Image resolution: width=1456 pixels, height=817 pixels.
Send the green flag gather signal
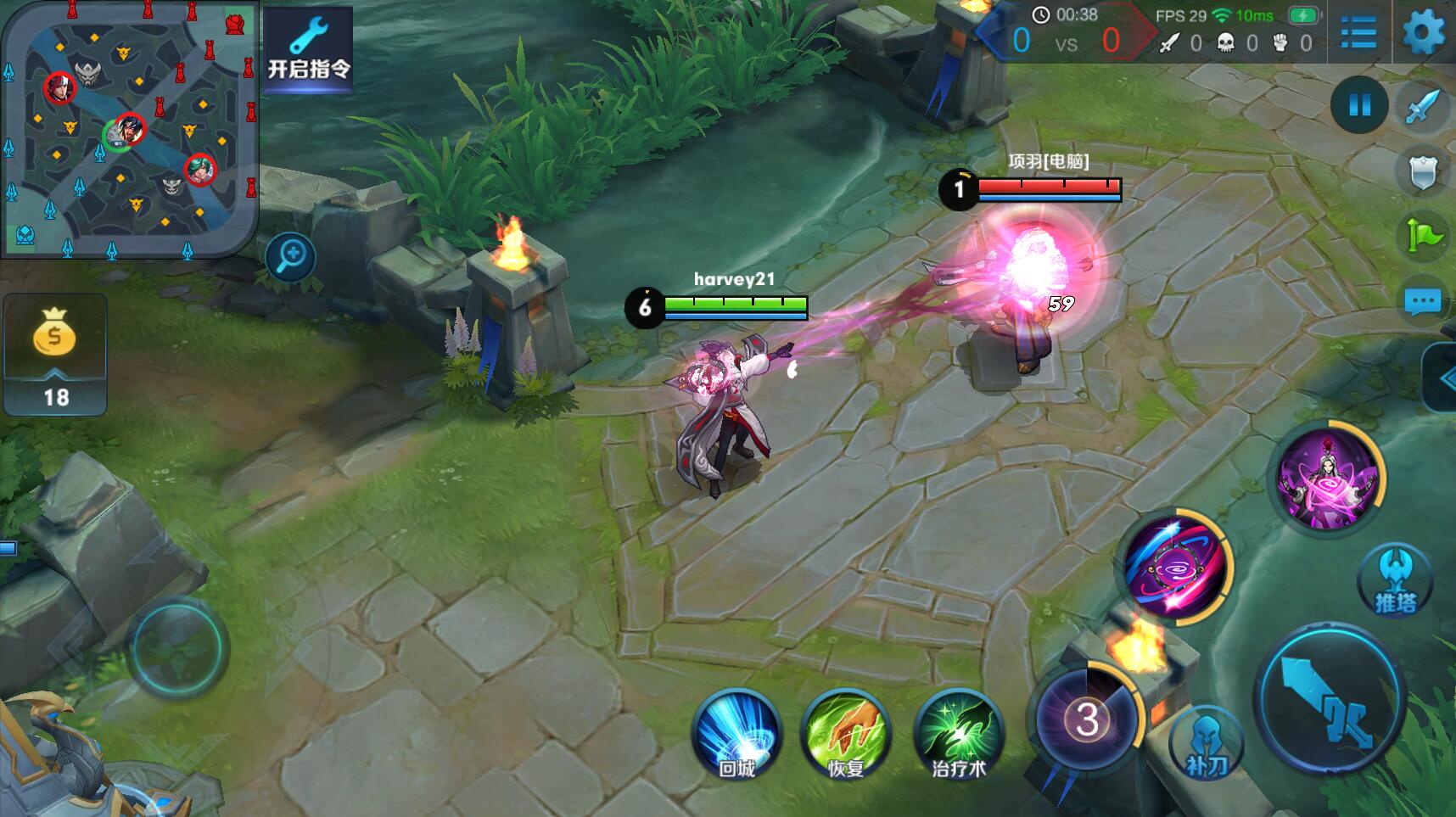point(1423,236)
